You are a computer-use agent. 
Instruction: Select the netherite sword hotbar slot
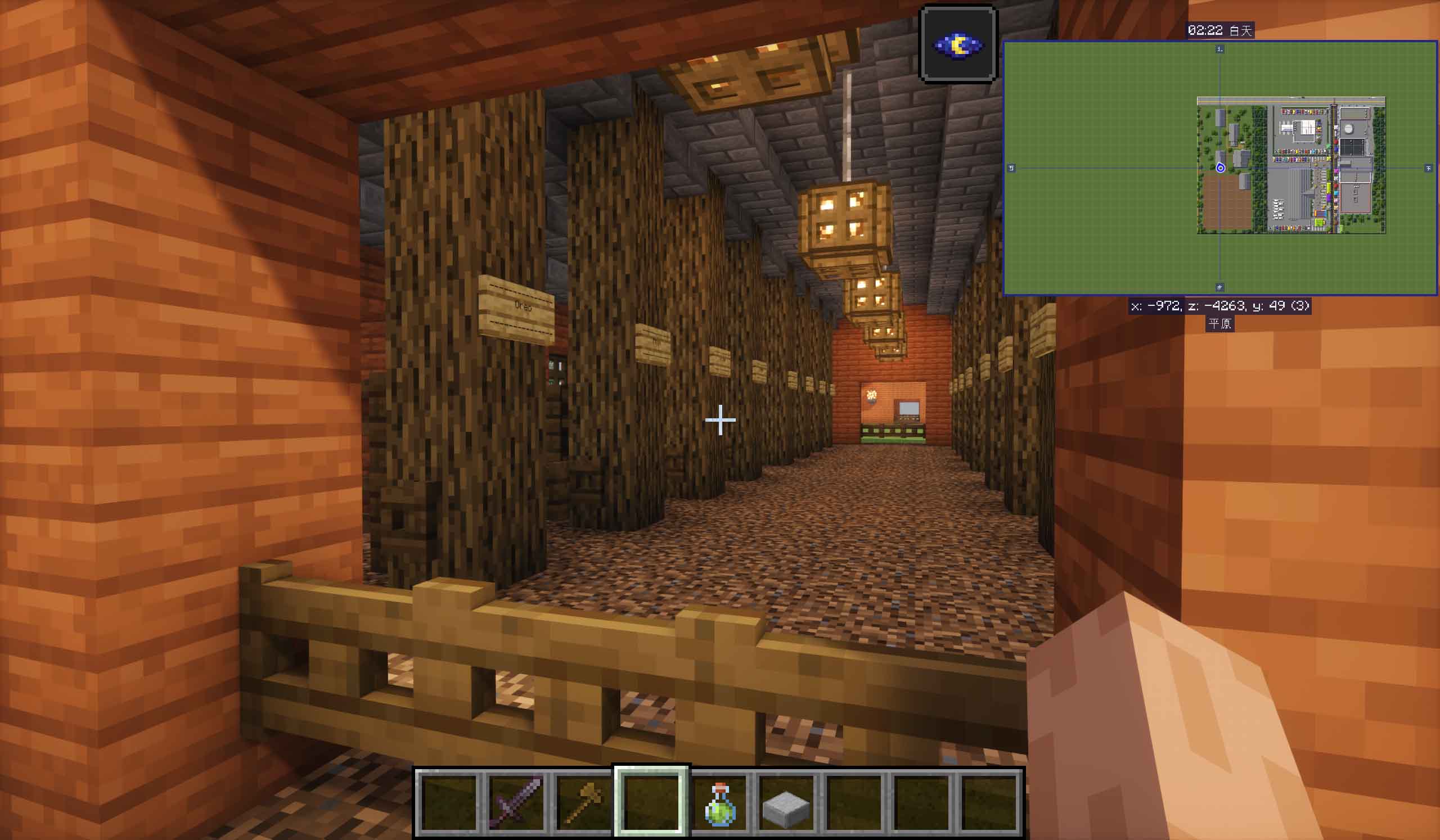pos(516,802)
